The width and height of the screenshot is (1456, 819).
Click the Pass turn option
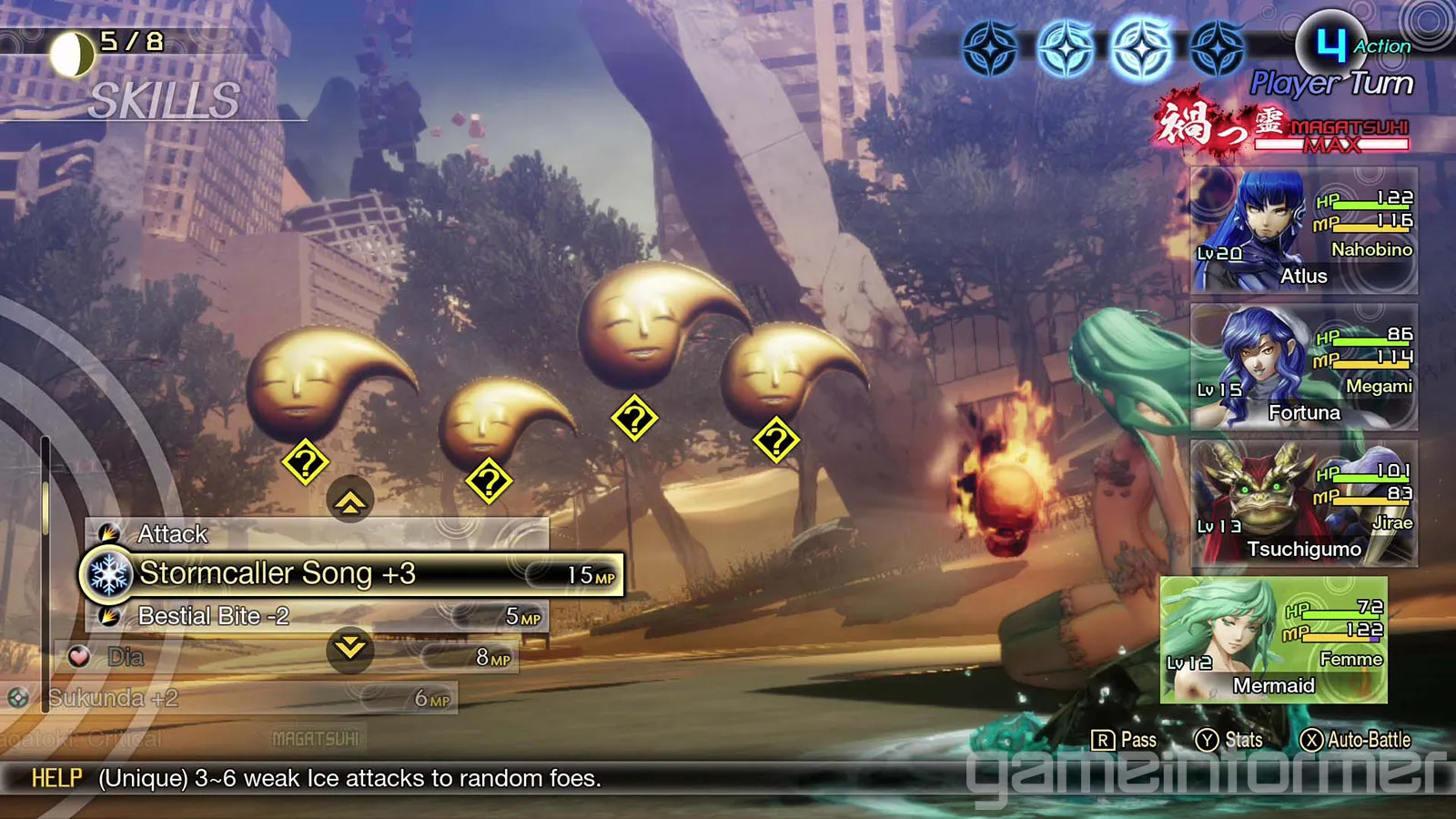click(1125, 740)
